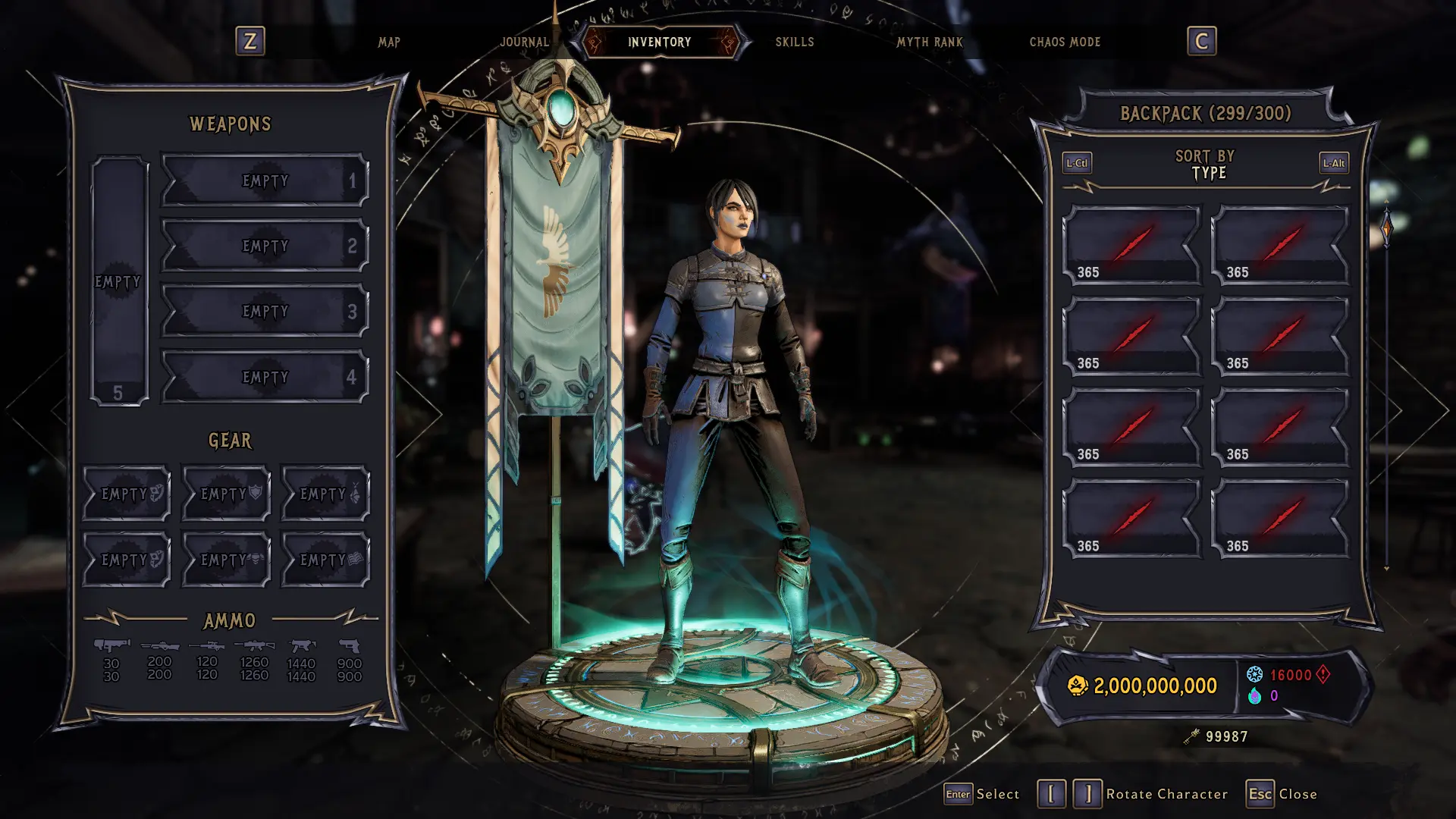Viewport: 1456px width, 819px height.
Task: Select the blue Moon Orbs currency icon
Action: [1254, 674]
